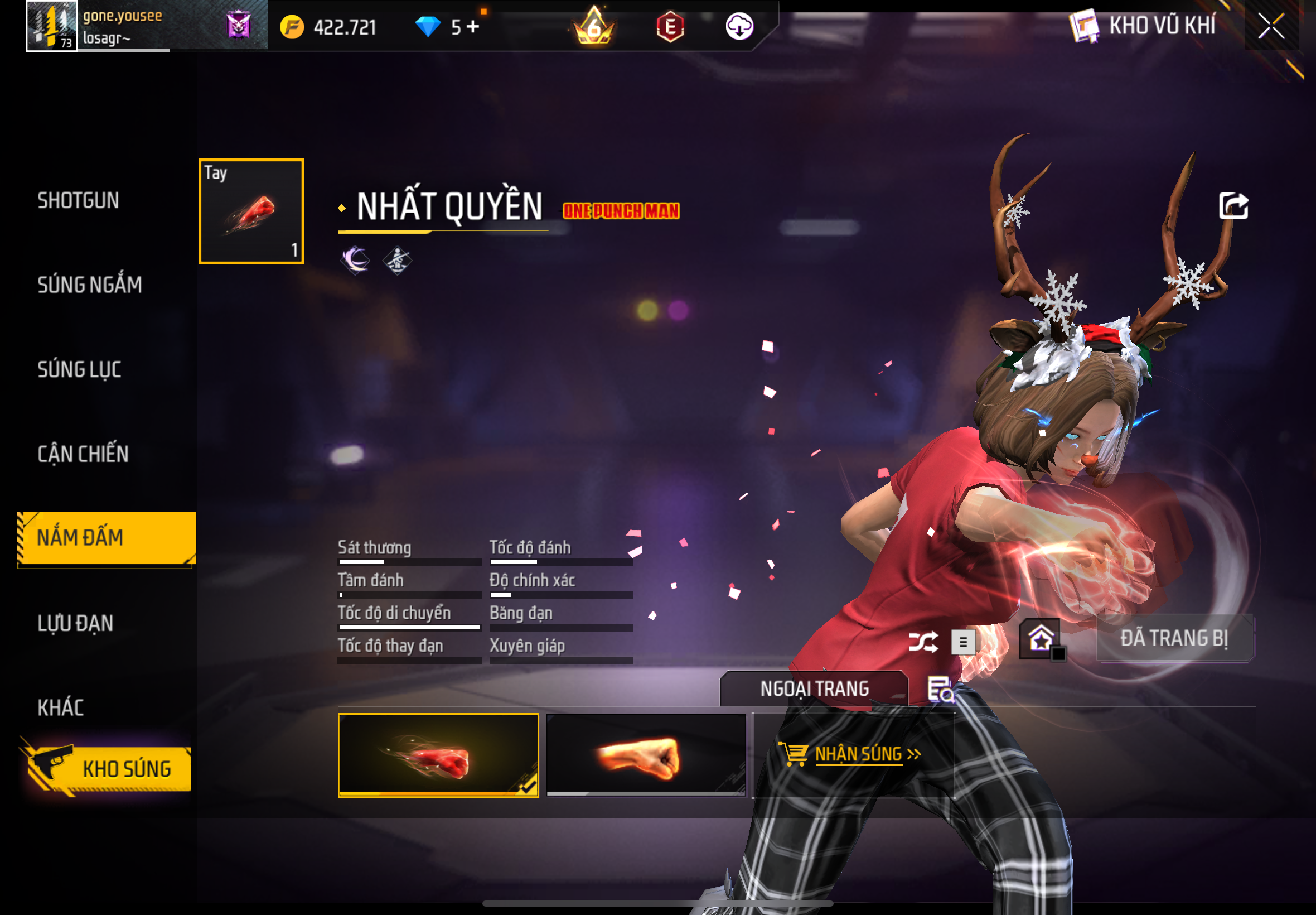Click the KHO SÚNG button
Viewport: 1316px width, 915px height.
click(109, 769)
